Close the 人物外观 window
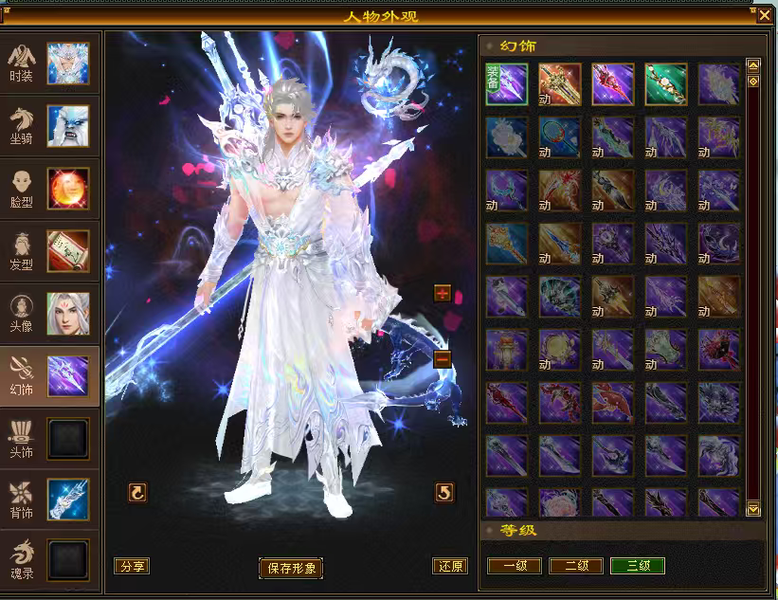This screenshot has height=600, width=778. coord(765,14)
